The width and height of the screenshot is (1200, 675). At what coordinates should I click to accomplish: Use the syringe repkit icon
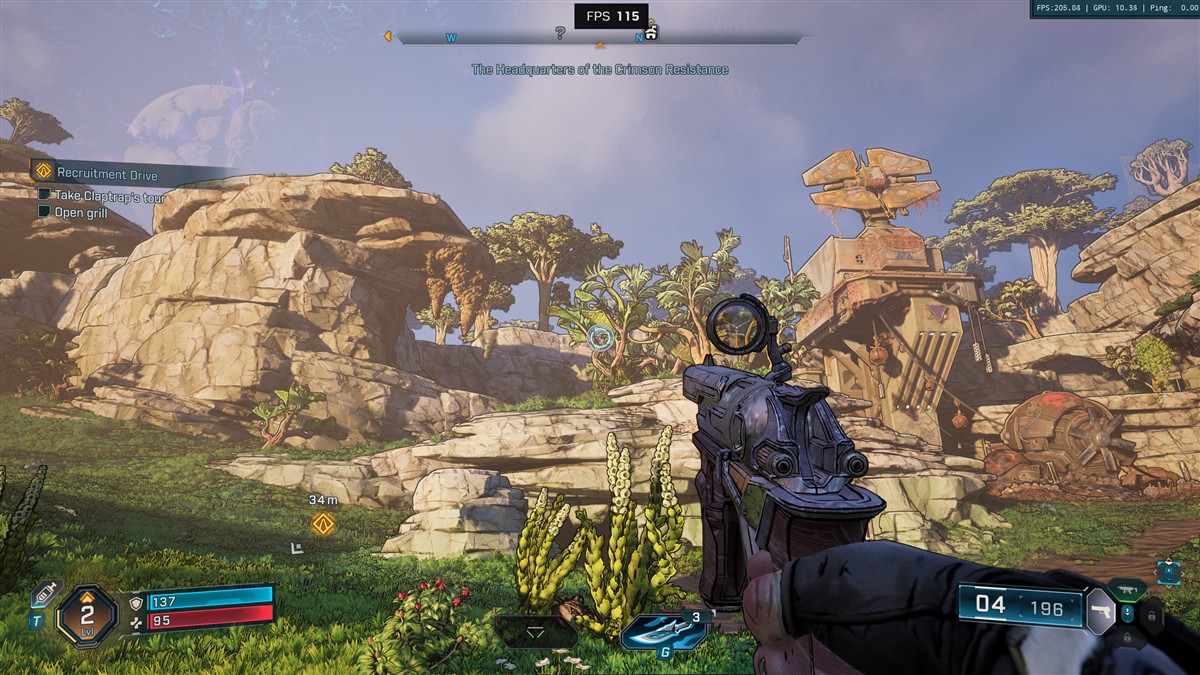tap(46, 593)
